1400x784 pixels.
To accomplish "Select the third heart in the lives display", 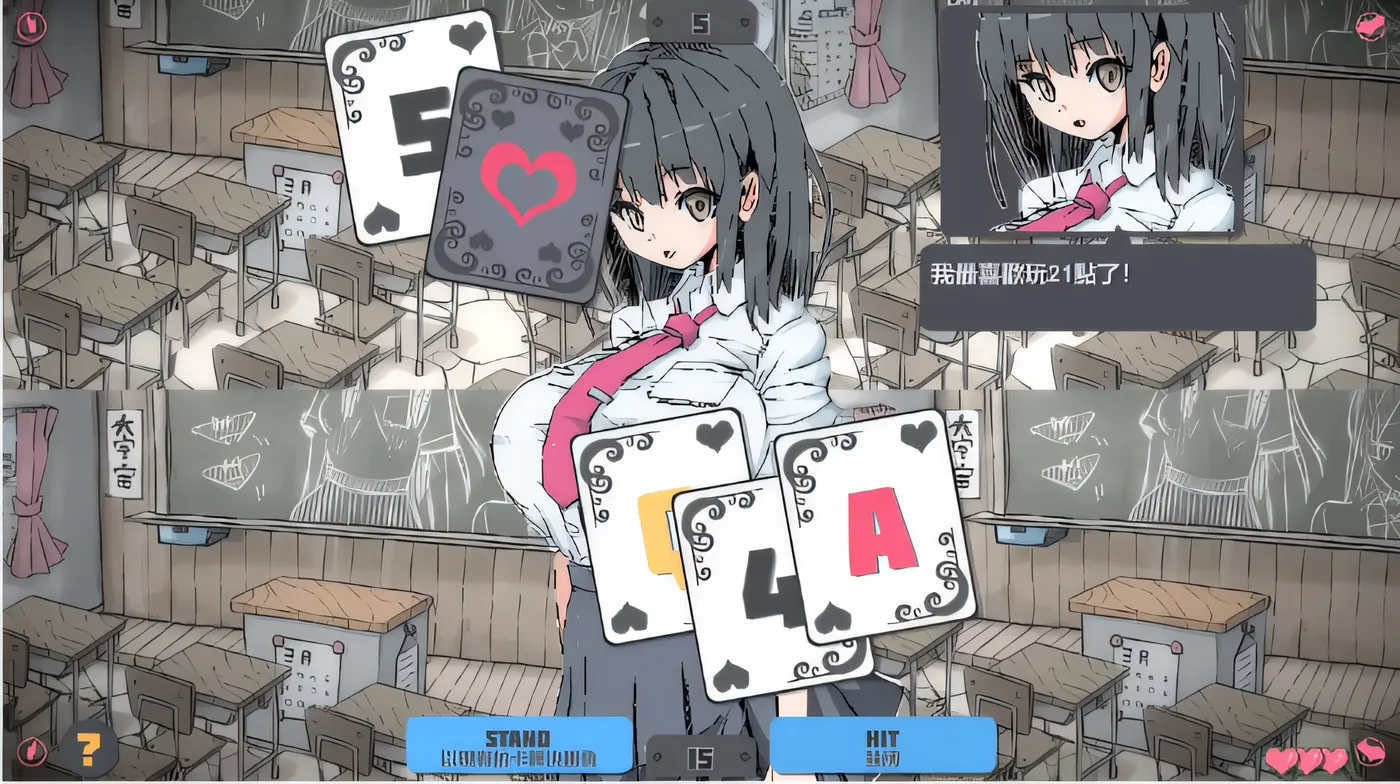I will click(x=1335, y=759).
